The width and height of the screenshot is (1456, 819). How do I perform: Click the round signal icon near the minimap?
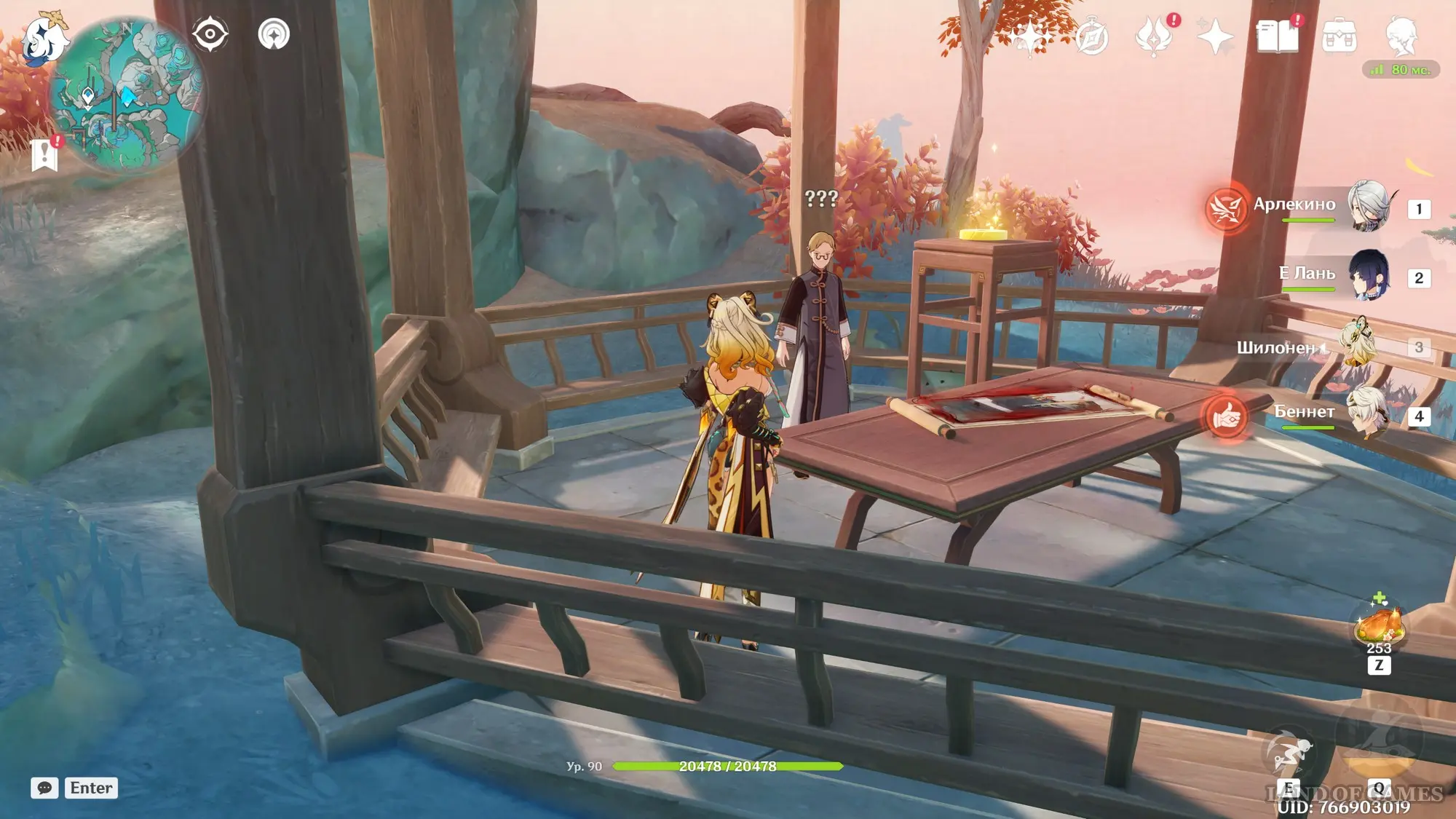(274, 34)
